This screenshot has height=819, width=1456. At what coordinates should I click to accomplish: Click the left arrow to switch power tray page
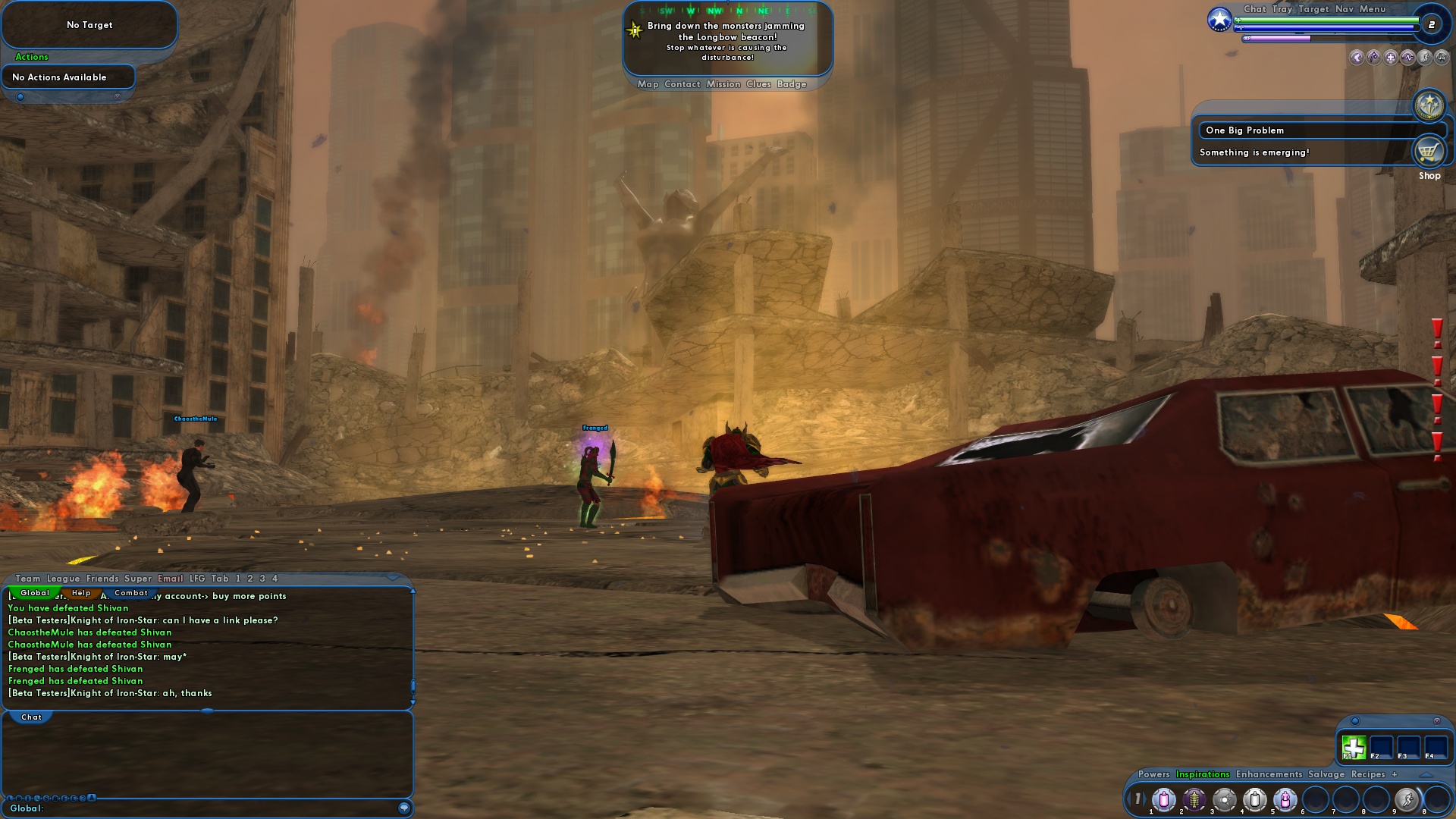pos(1129,799)
